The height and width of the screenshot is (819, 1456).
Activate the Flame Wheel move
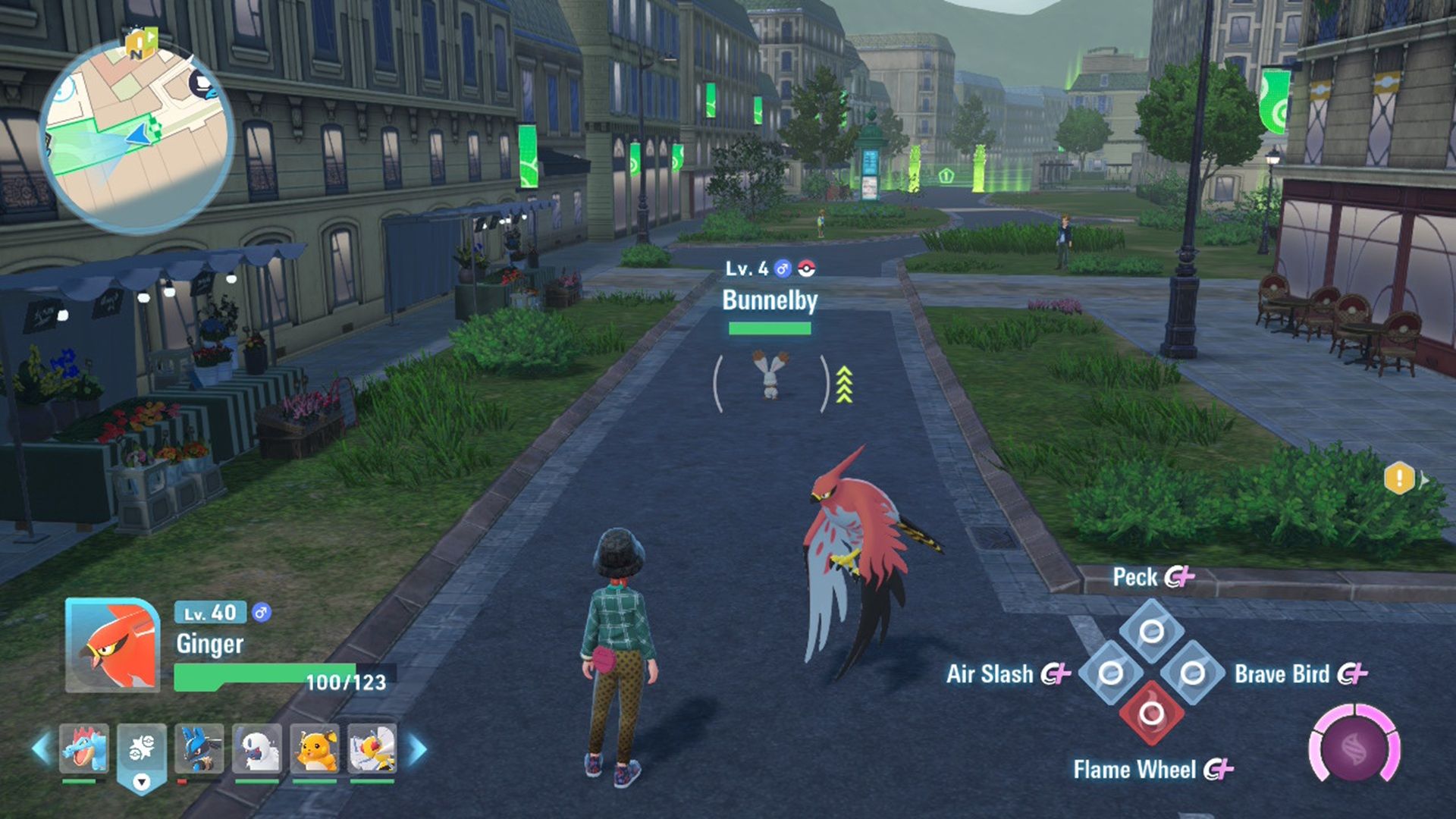point(1151,714)
